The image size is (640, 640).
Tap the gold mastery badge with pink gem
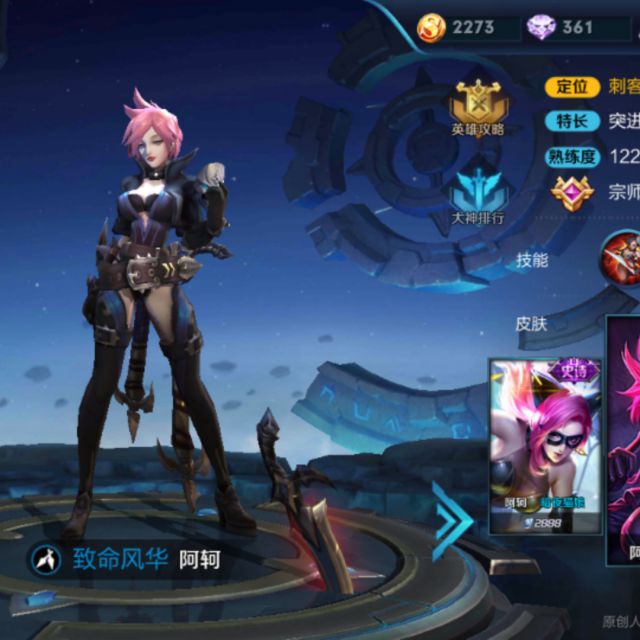(572, 191)
